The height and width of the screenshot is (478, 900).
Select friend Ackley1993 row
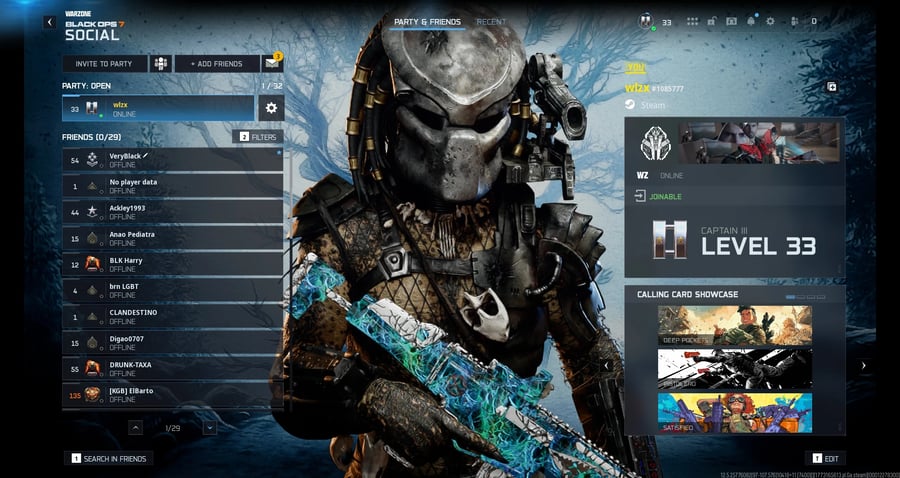(172, 212)
